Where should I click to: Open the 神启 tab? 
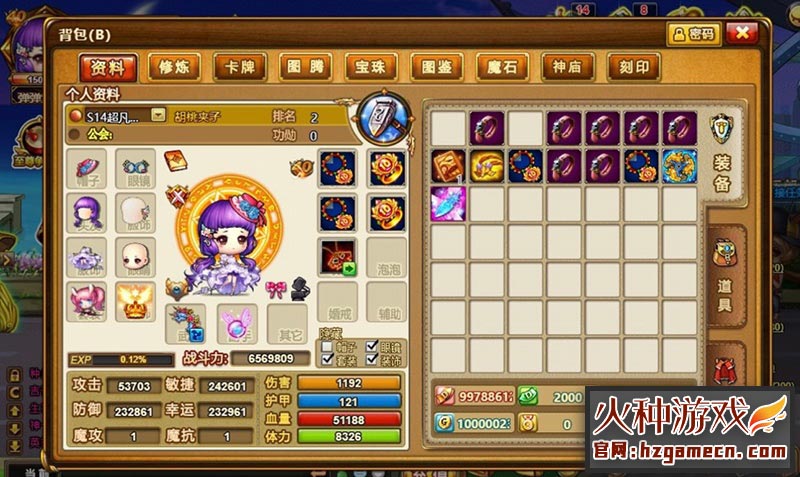click(x=569, y=67)
